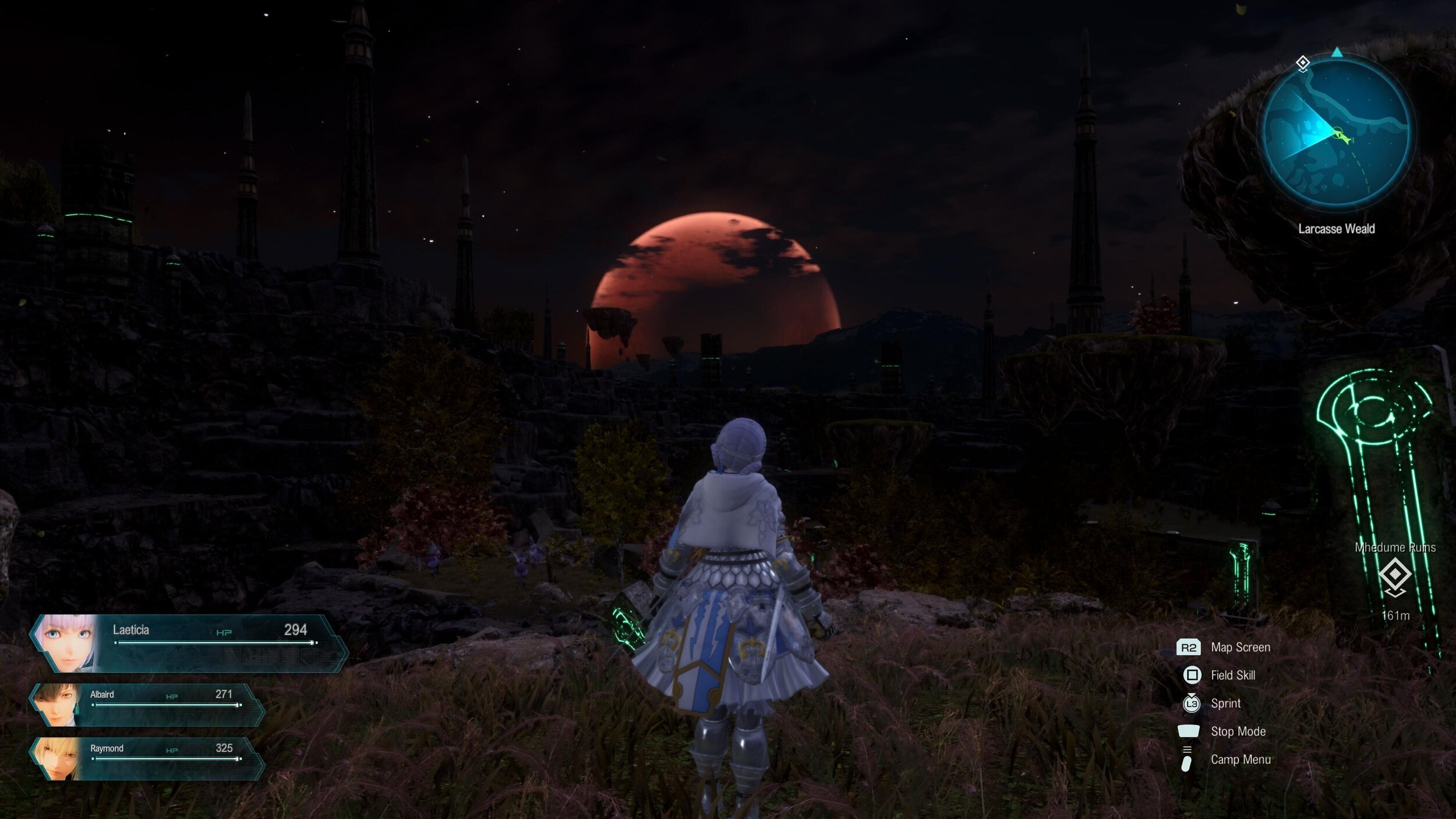
Task: Choose Albaird's party panel
Action: (149, 704)
